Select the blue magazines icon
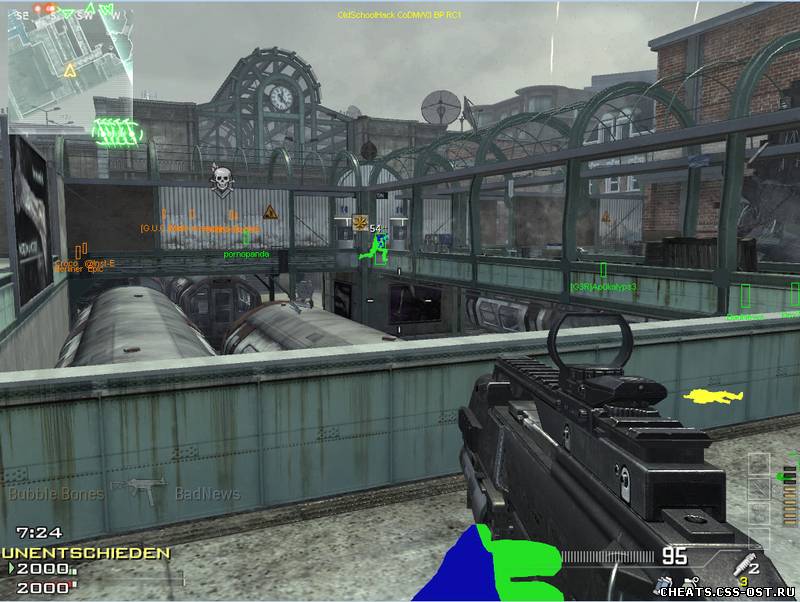This screenshot has width=800, height=602. pos(664,582)
